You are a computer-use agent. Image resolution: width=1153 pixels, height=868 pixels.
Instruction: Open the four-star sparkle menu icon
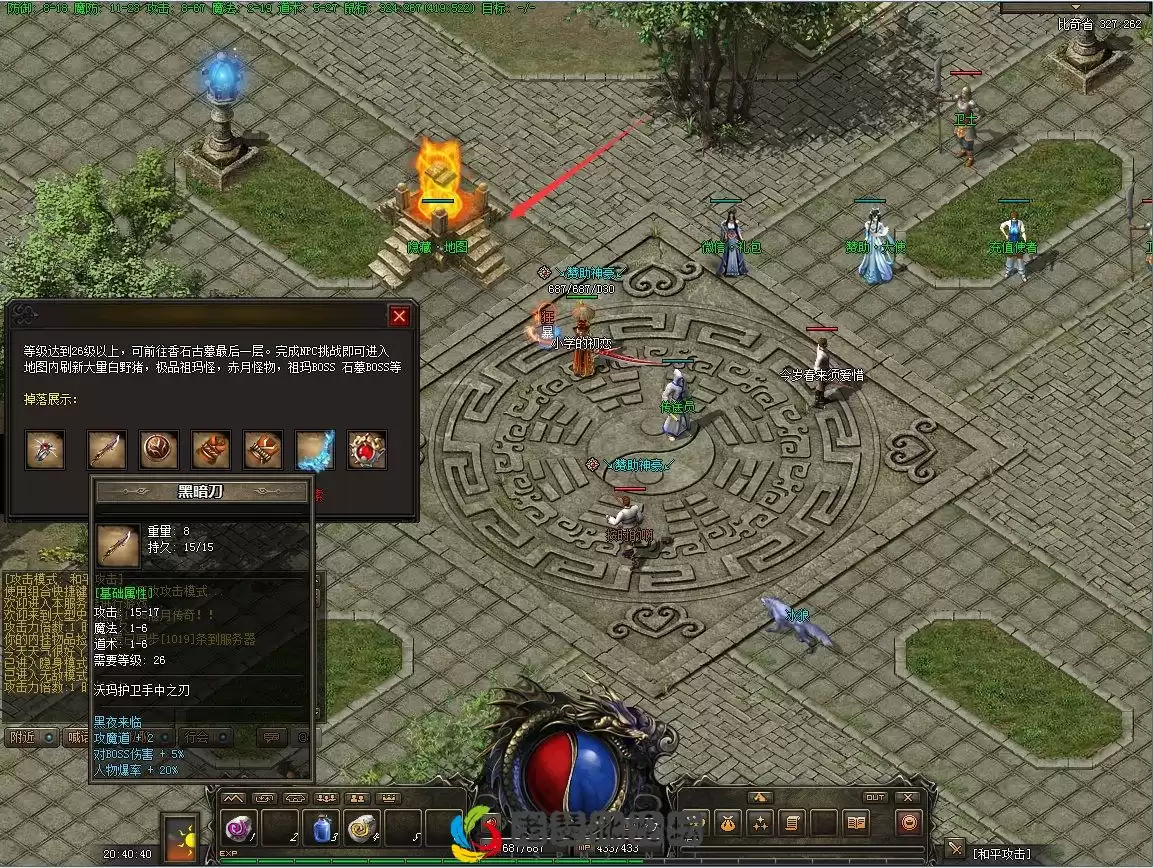758,823
